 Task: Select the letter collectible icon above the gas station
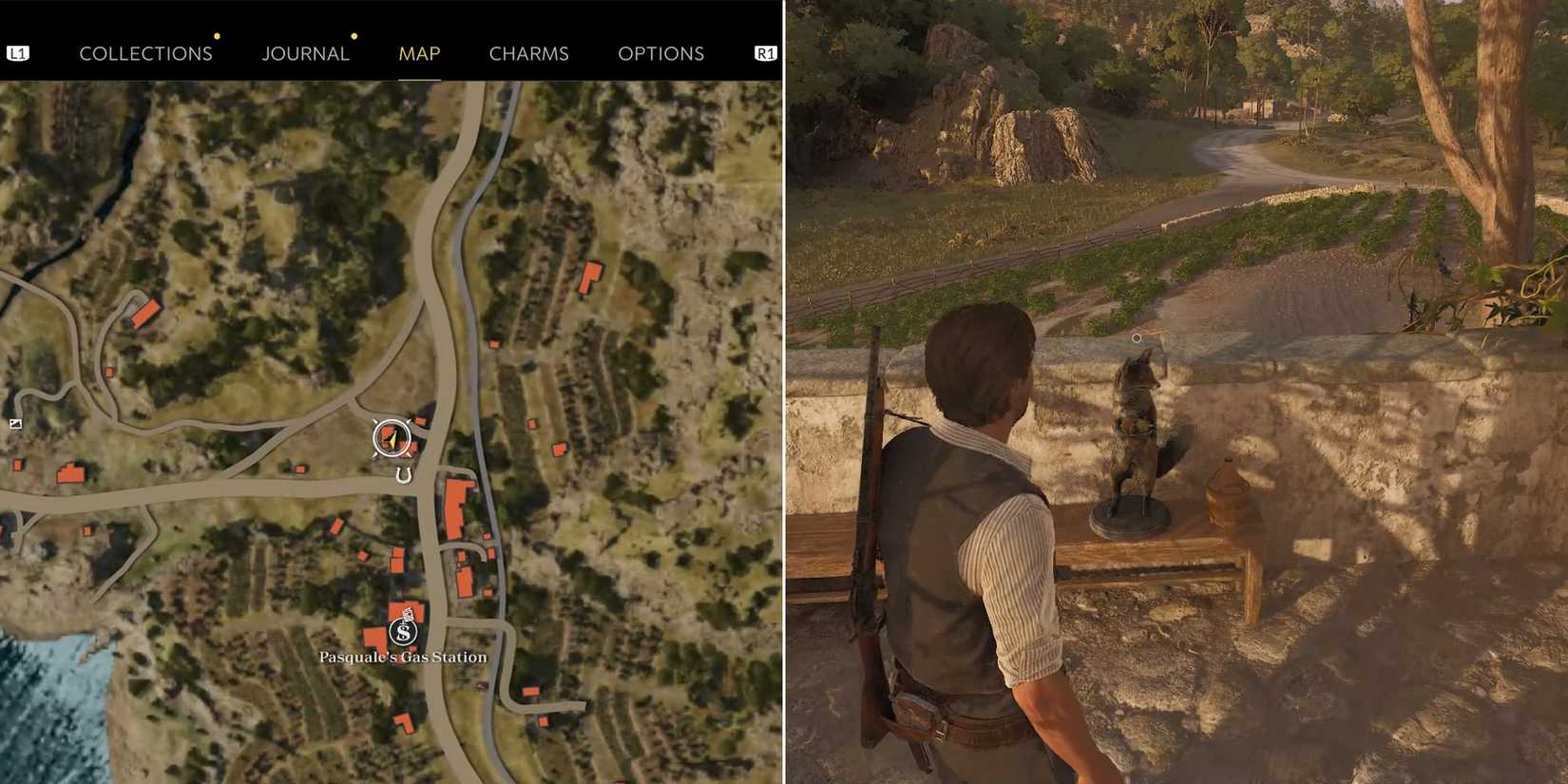(408, 613)
